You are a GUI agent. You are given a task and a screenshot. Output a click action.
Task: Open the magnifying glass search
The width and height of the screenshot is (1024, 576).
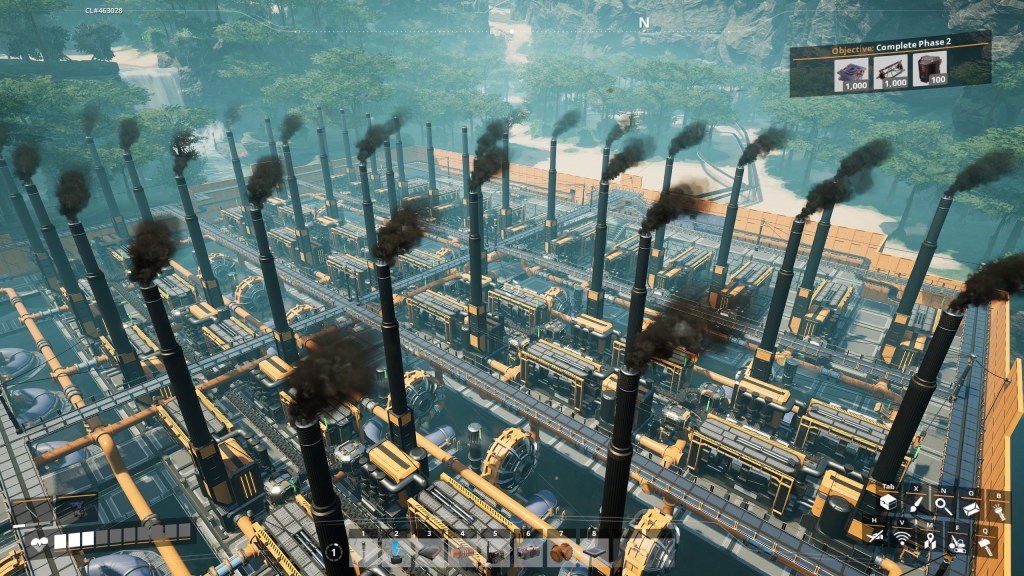pyautogui.click(x=943, y=506)
